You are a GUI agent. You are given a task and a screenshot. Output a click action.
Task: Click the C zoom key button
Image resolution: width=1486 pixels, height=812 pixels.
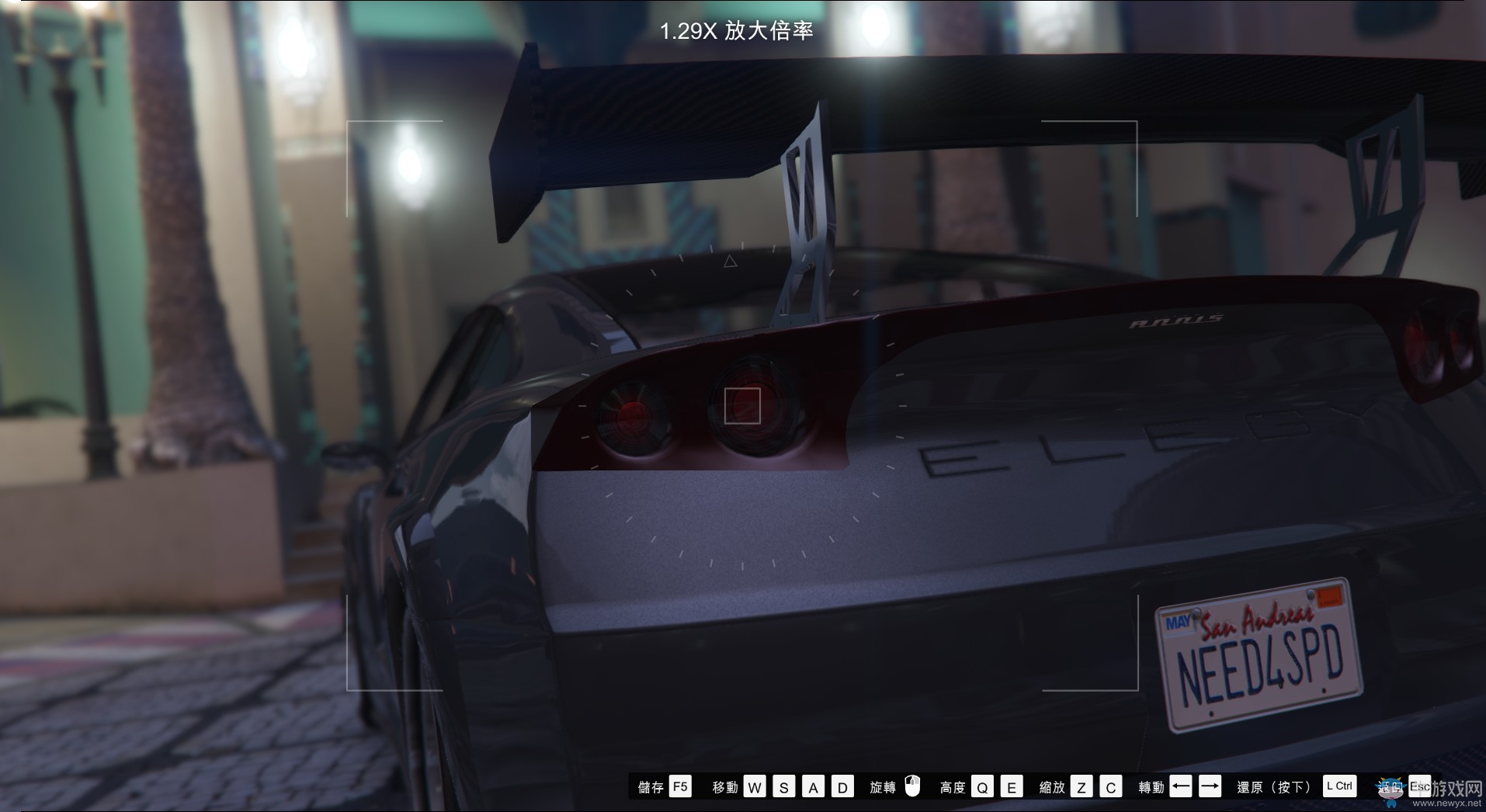click(x=1112, y=786)
